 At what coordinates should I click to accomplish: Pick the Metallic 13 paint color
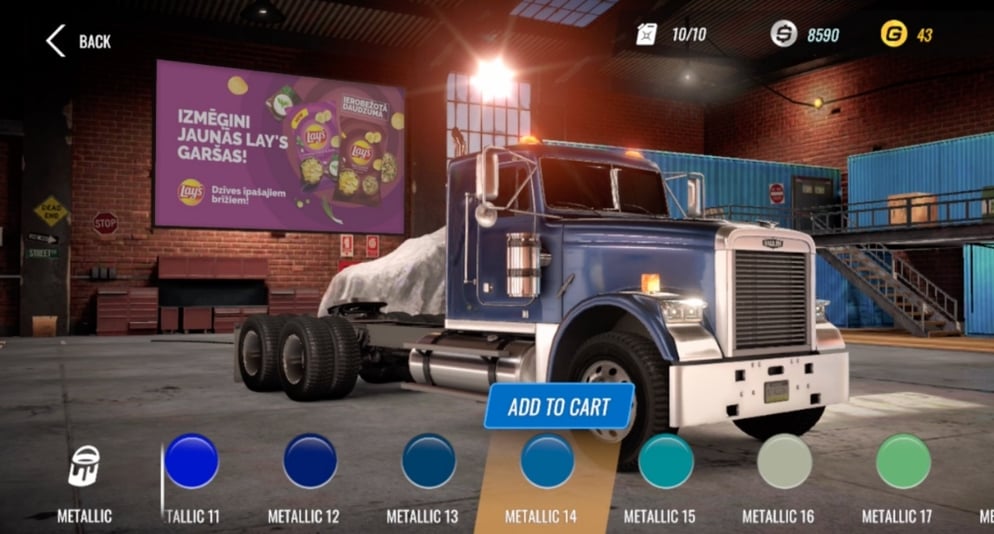pyautogui.click(x=429, y=461)
